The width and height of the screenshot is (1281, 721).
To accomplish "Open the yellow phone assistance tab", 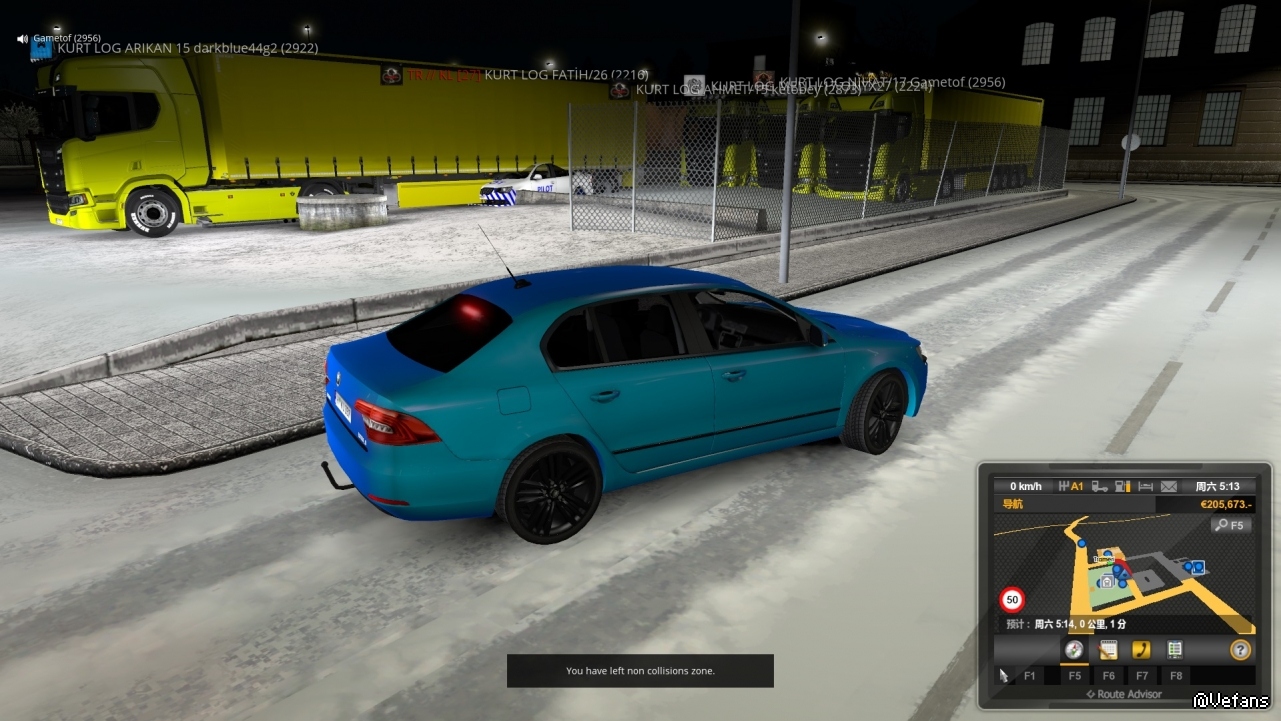I will pyautogui.click(x=1141, y=650).
